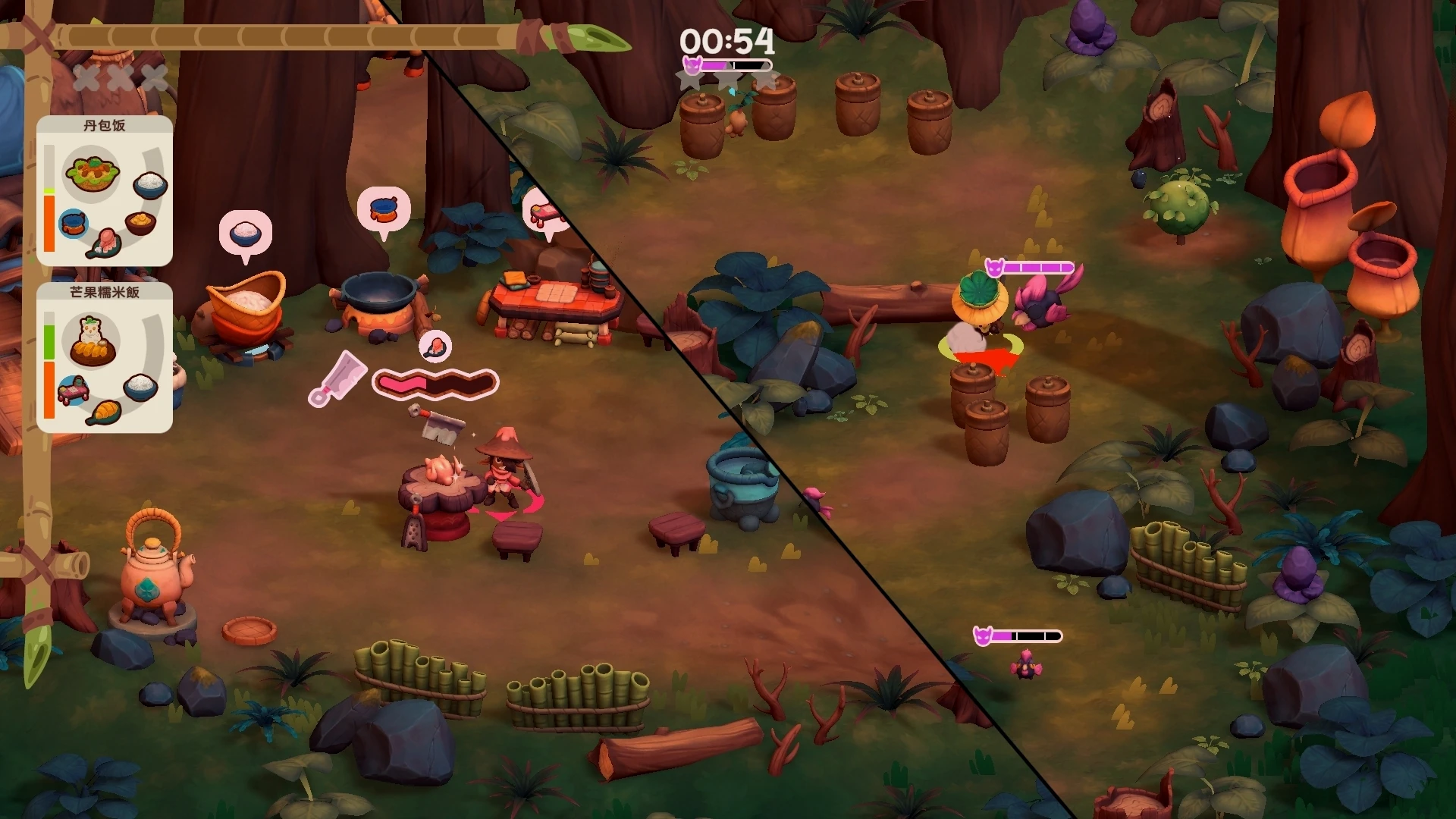Select the 芒果糯米飯 recipe order card
Viewport: 1456px width, 819px height.
pyautogui.click(x=105, y=358)
